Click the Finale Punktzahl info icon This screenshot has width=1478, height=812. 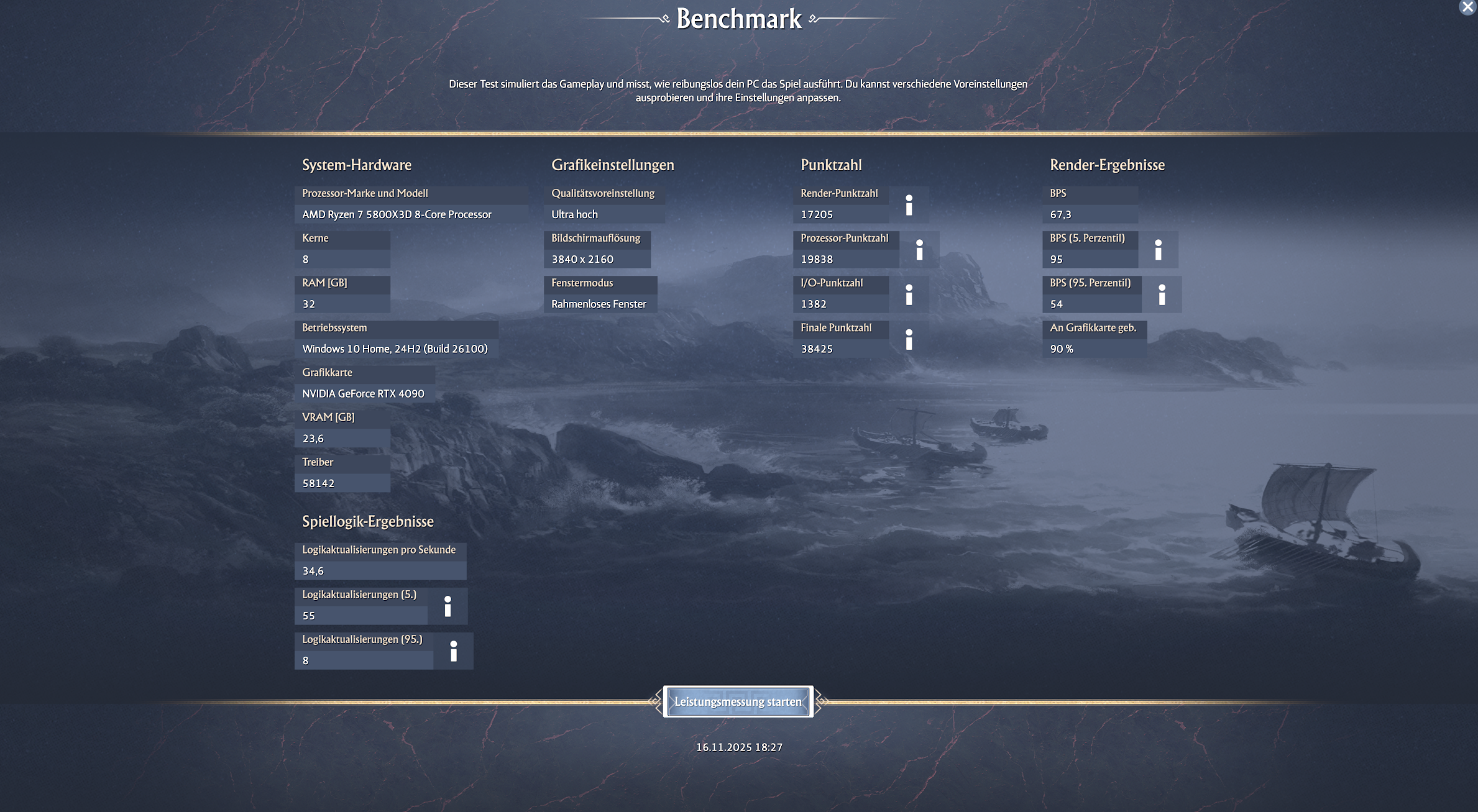point(910,339)
